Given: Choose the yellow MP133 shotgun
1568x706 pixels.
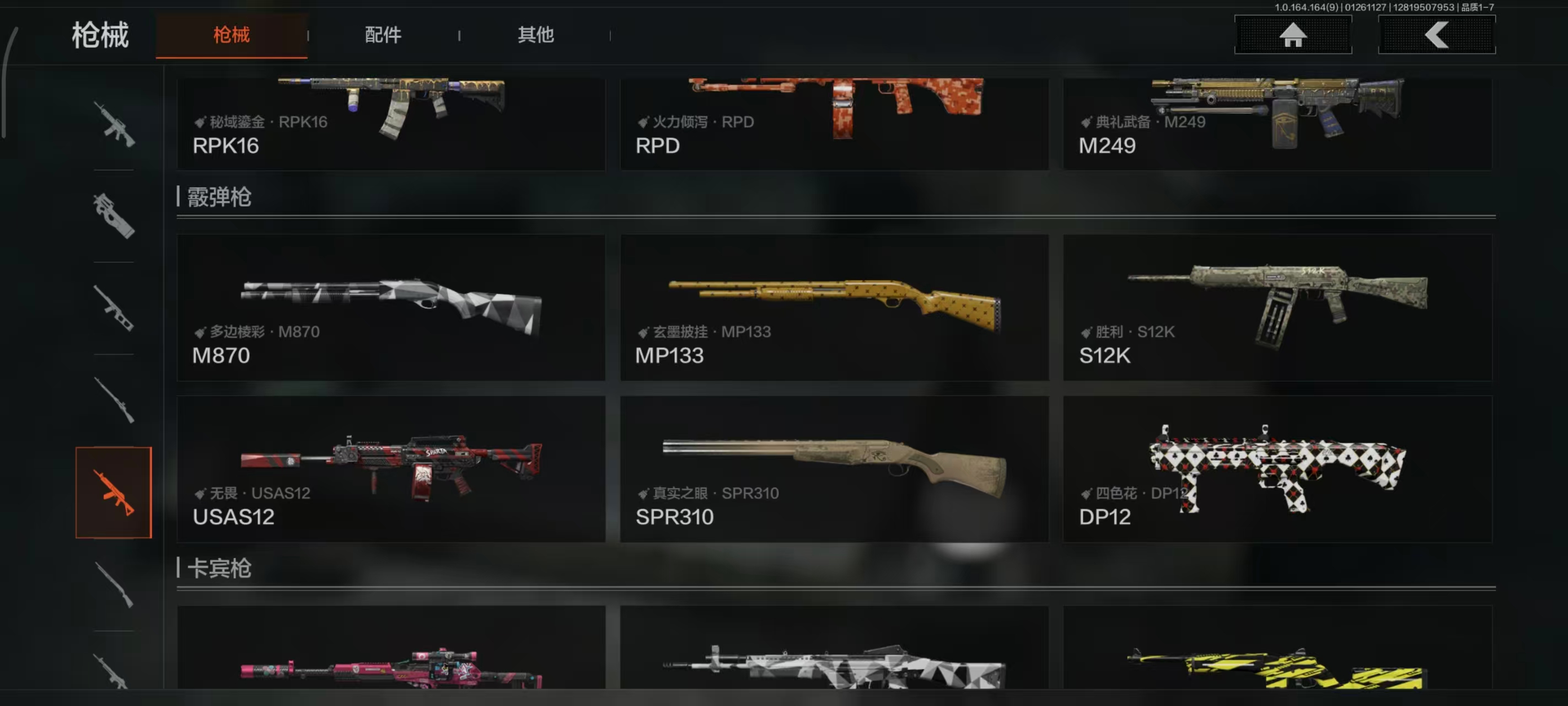Looking at the screenshot, I should [x=834, y=308].
